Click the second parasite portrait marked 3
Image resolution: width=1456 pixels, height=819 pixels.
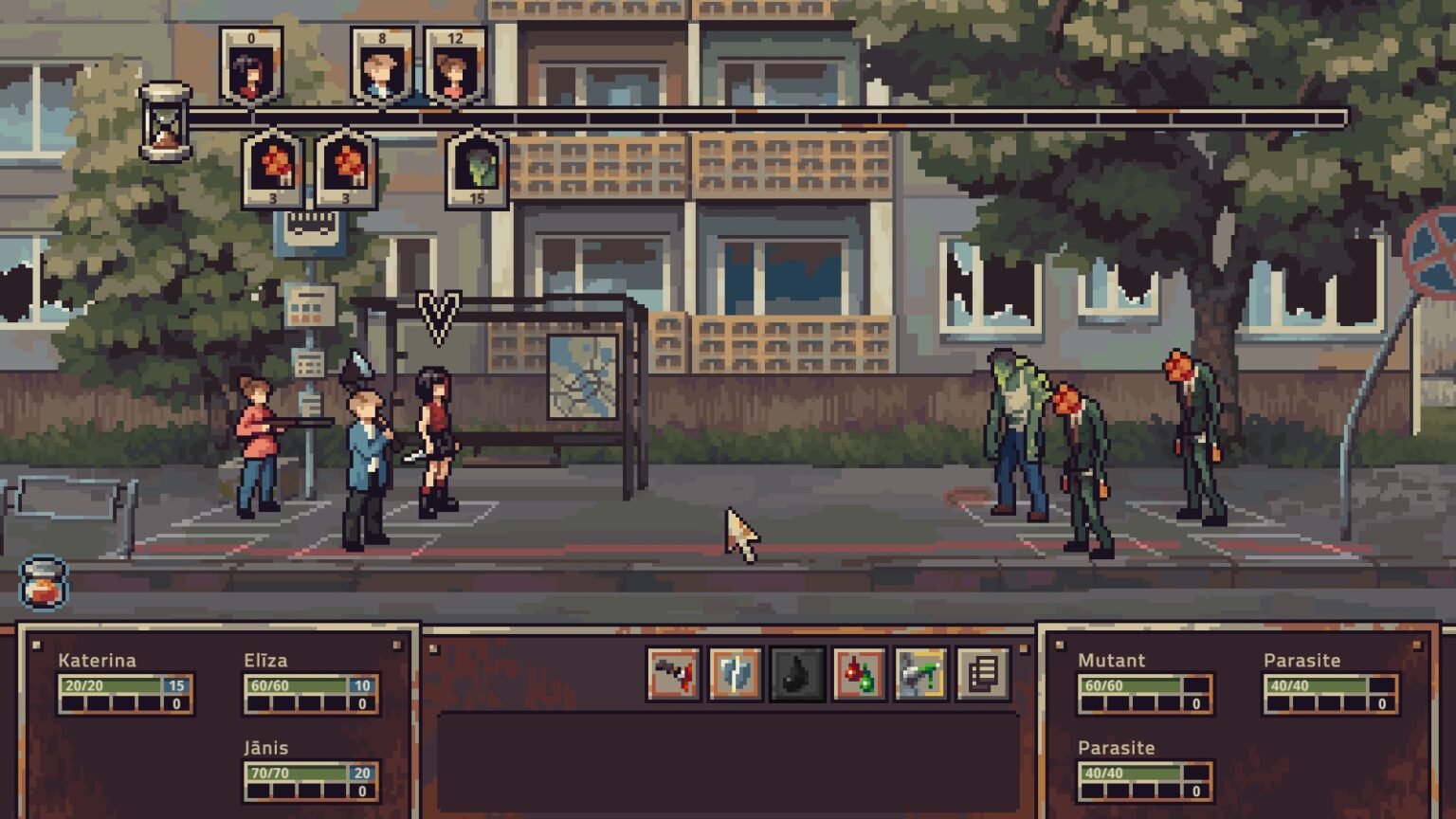click(x=345, y=171)
